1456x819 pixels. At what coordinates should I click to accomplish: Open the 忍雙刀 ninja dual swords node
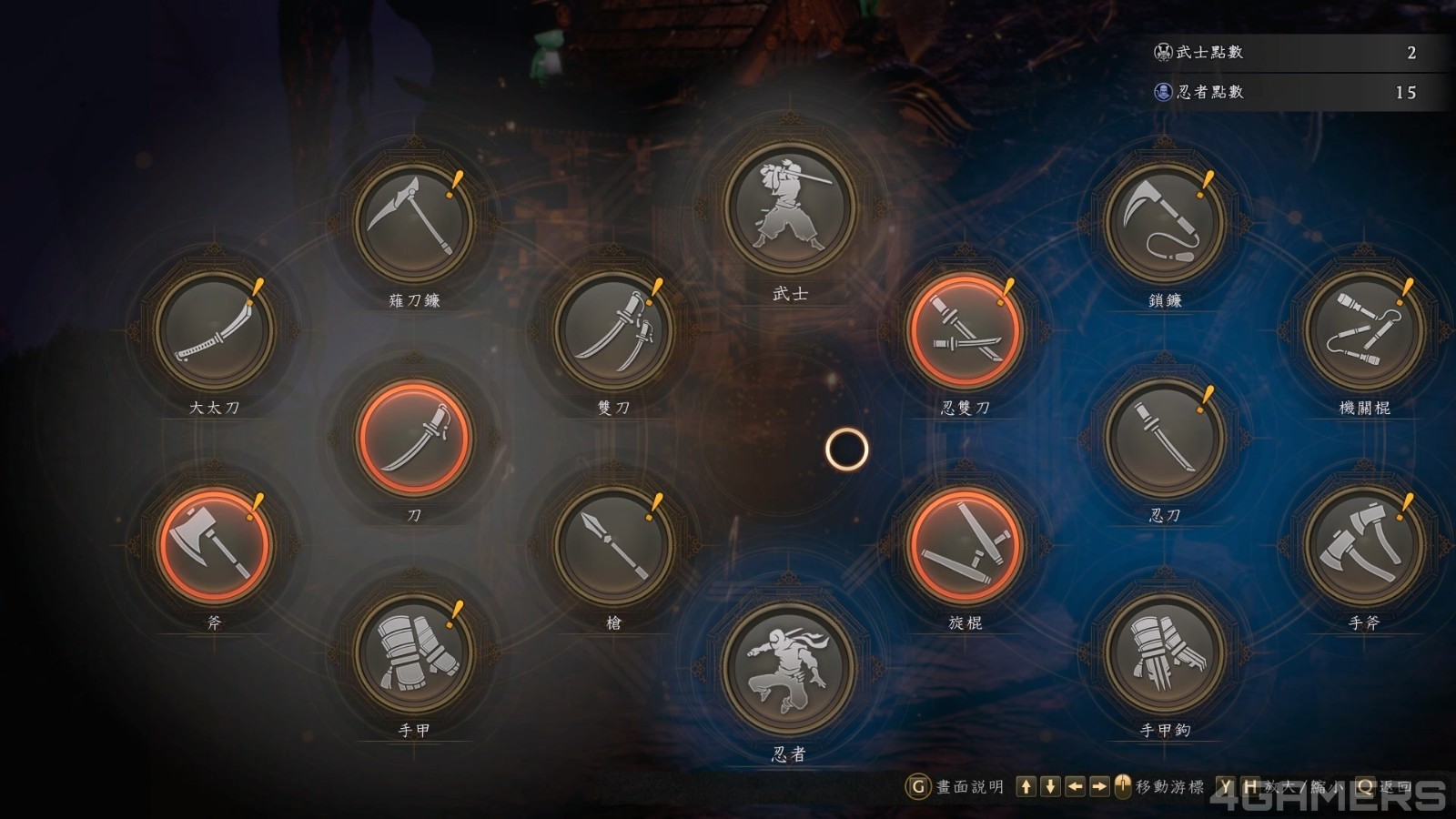[x=965, y=329]
